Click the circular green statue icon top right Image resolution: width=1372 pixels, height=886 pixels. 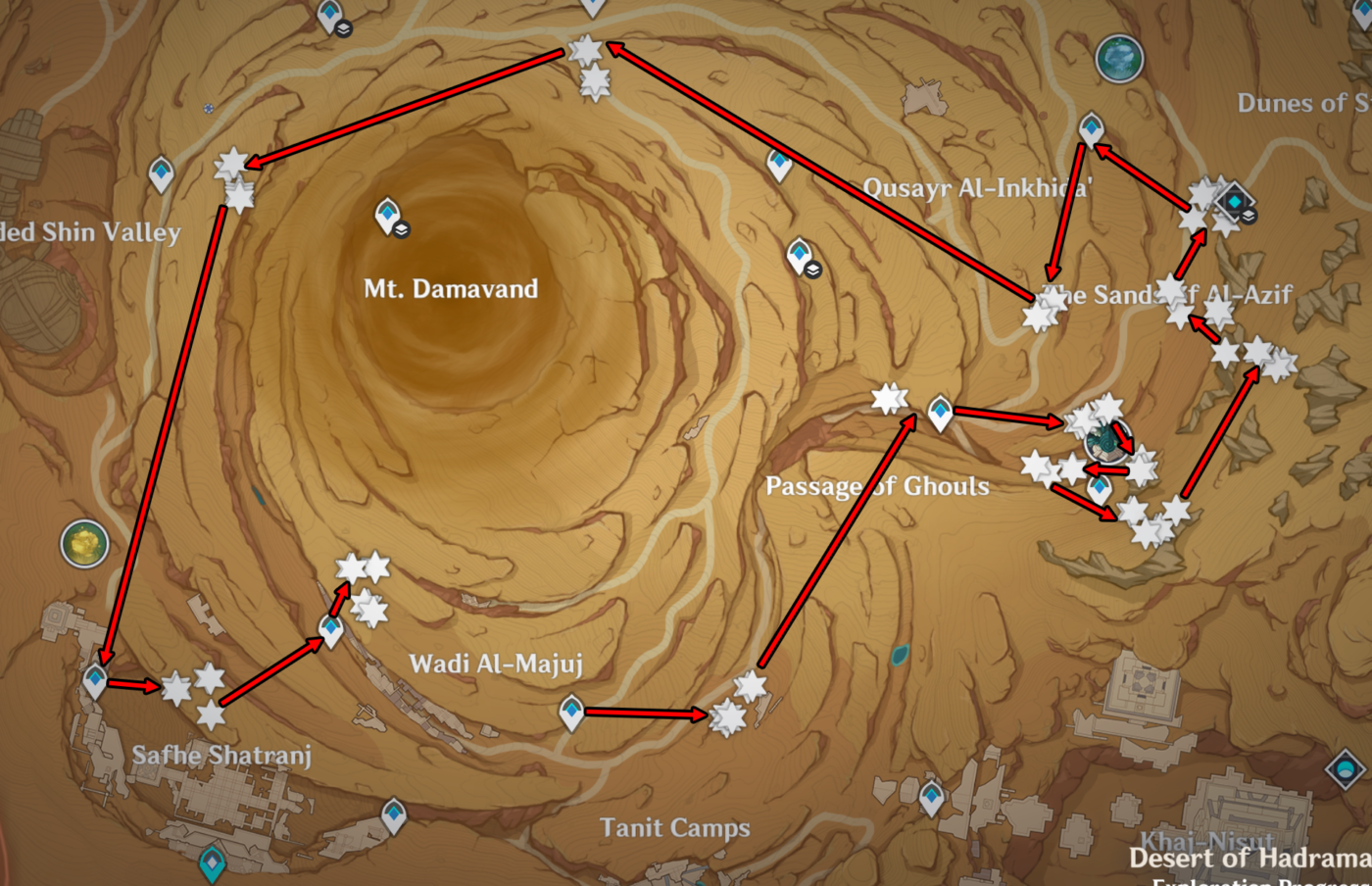point(1118,59)
